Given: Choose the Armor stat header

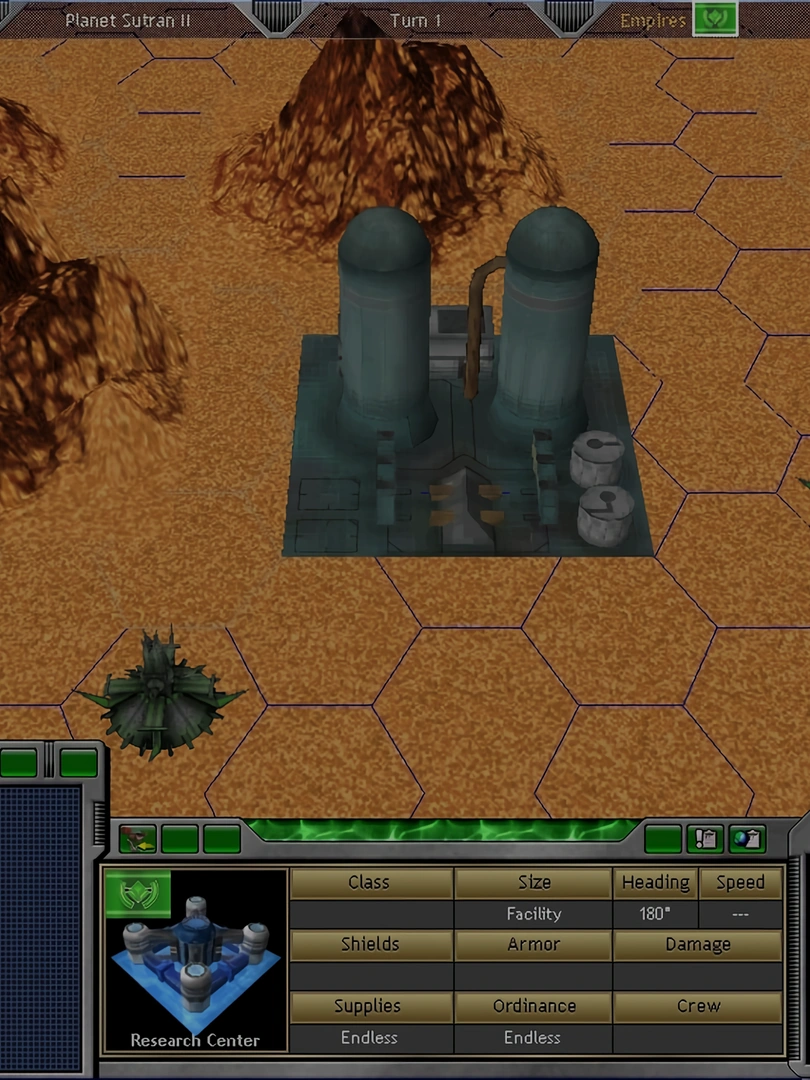Looking at the screenshot, I should coord(533,945).
